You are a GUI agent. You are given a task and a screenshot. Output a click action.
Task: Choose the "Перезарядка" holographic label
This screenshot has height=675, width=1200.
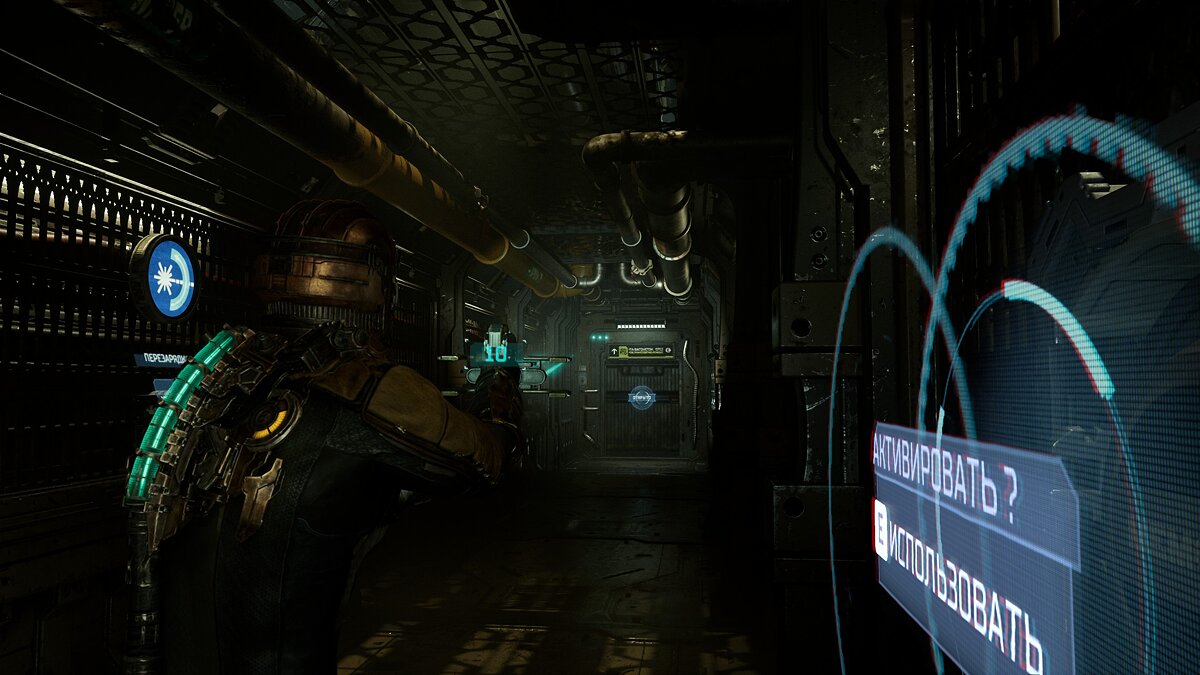click(160, 359)
